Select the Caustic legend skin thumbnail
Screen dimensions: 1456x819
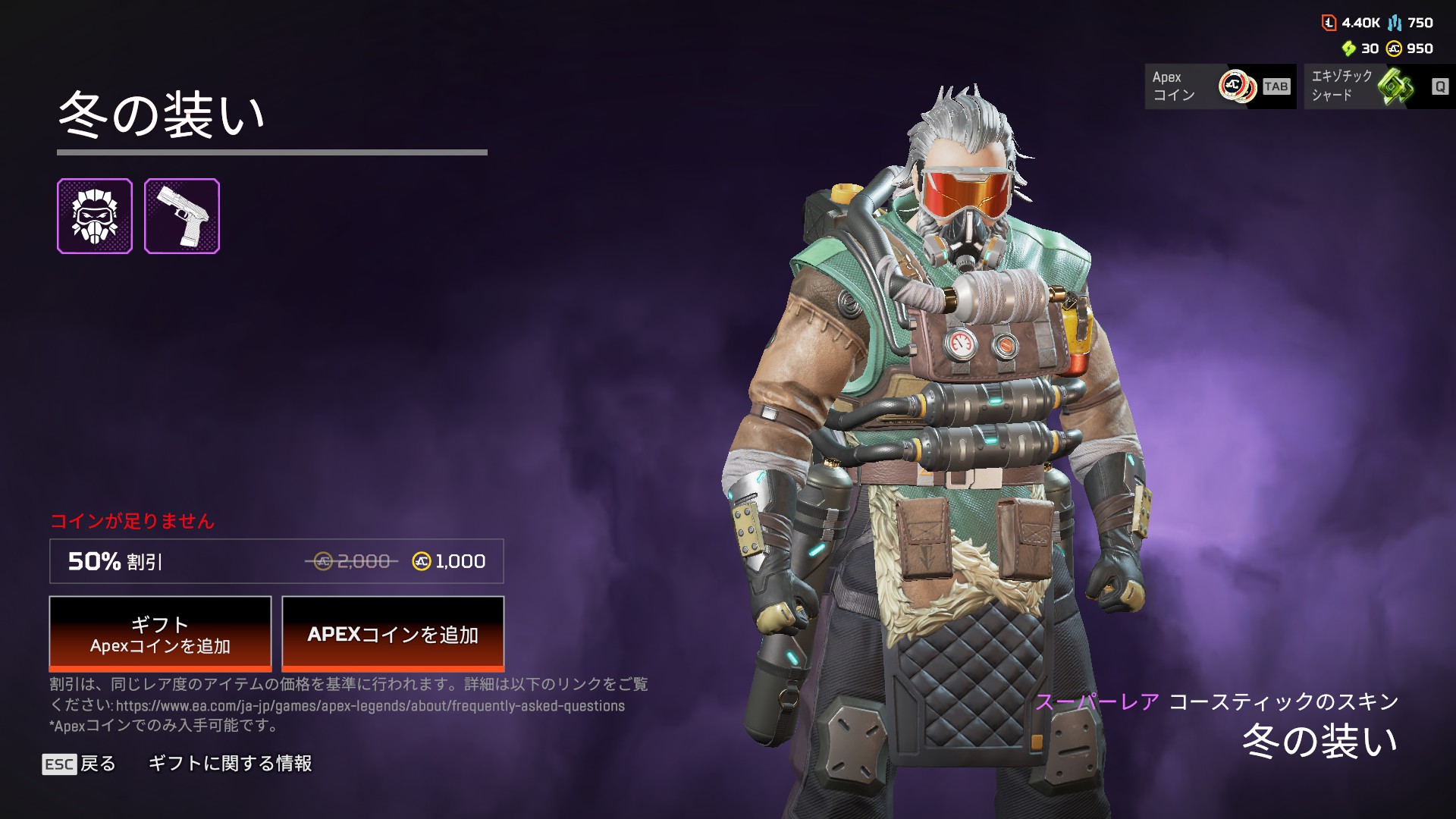pyautogui.click(x=95, y=216)
